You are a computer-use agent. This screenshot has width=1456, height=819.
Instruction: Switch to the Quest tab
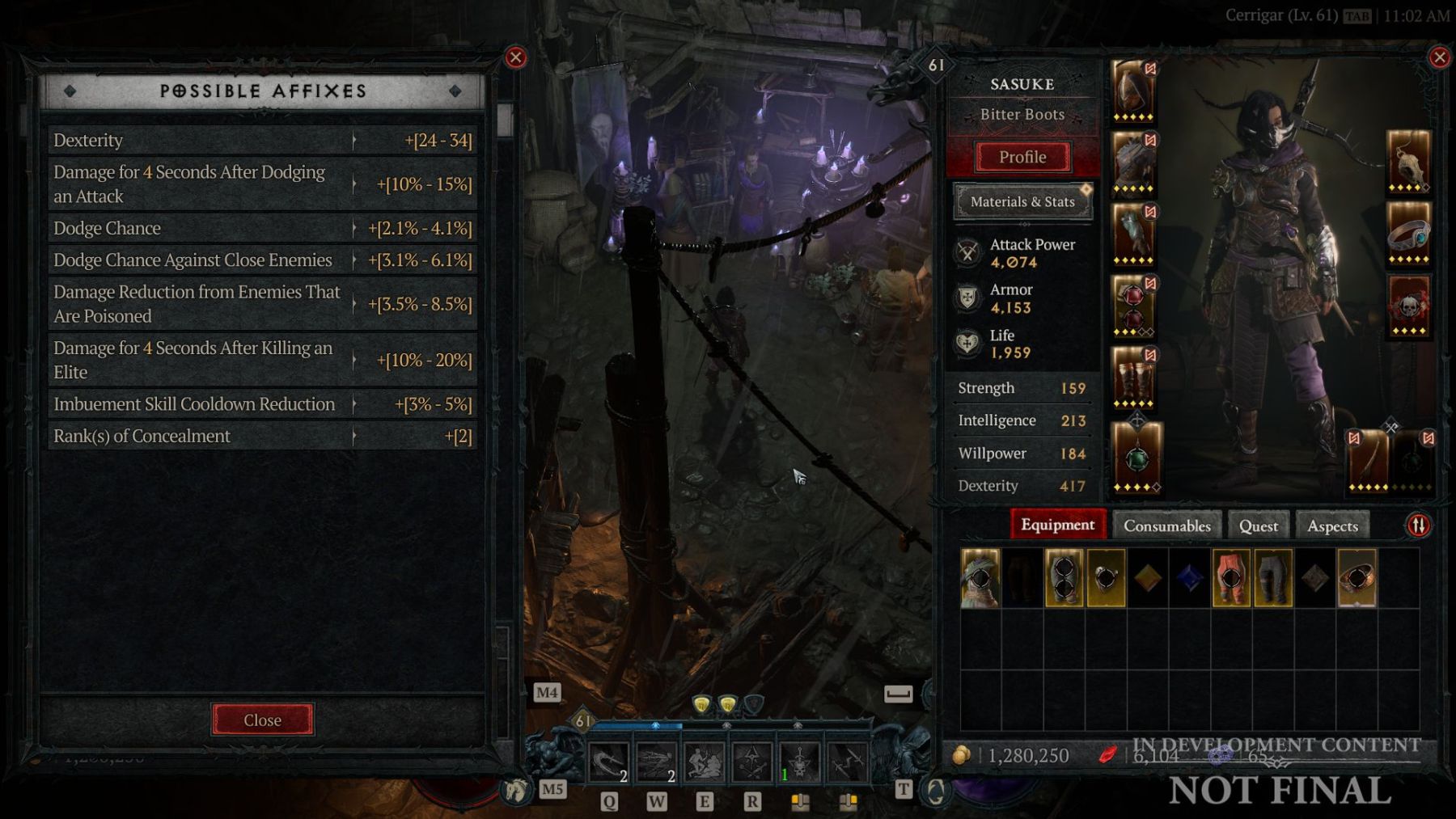click(x=1259, y=526)
